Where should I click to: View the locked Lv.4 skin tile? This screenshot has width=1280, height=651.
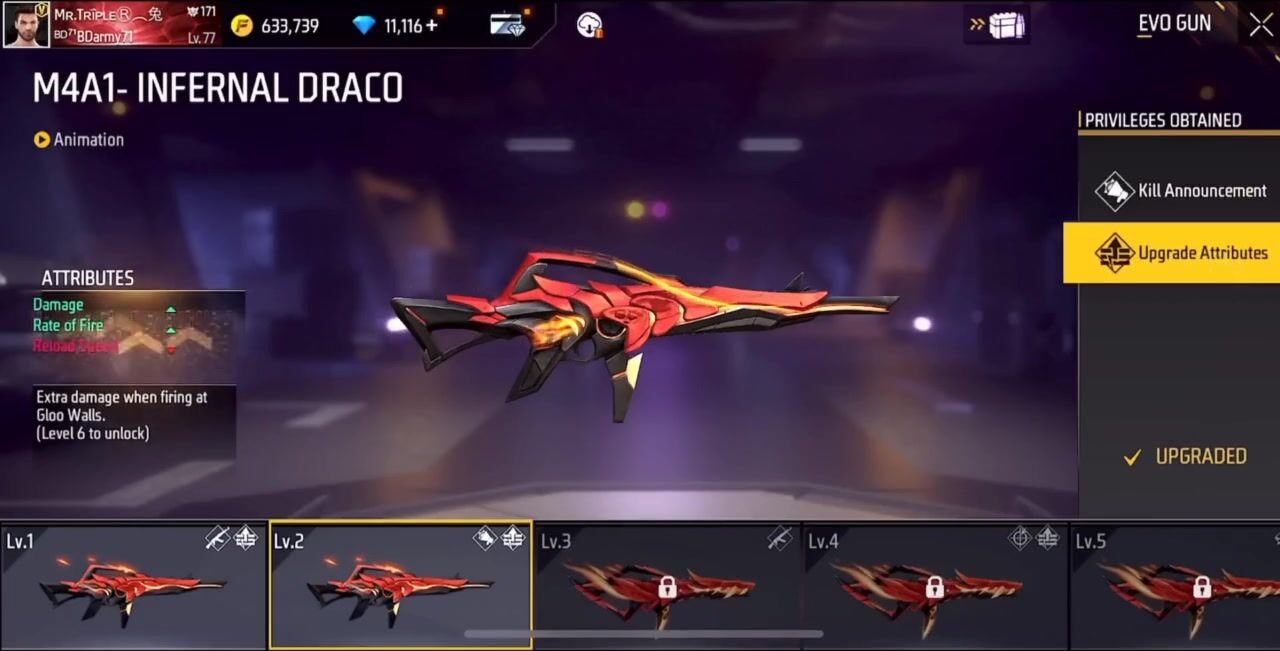935,586
